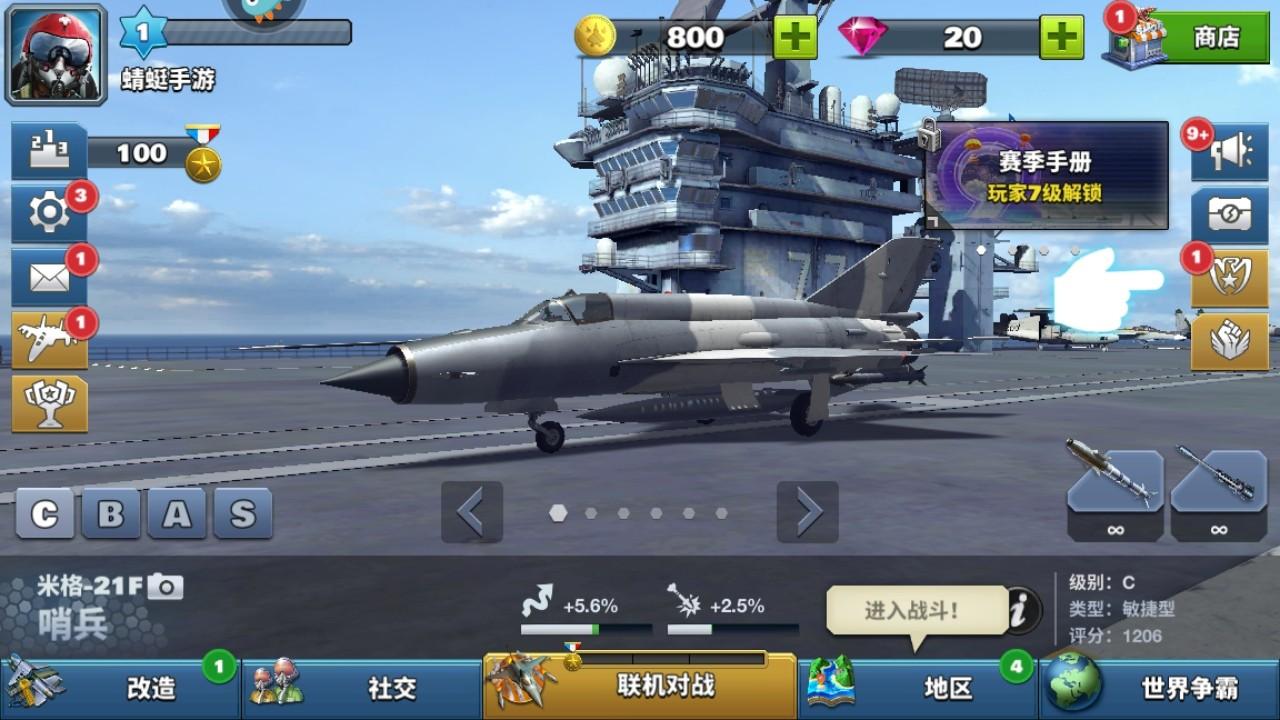Open the camera replay icon on right sidebar
The image size is (1280, 720).
pyautogui.click(x=1230, y=213)
